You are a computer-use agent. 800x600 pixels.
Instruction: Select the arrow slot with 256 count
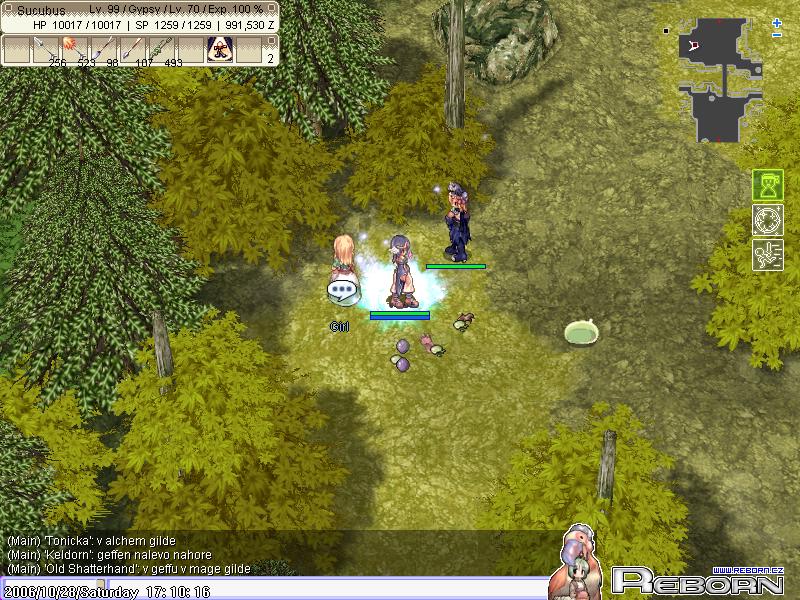46,49
